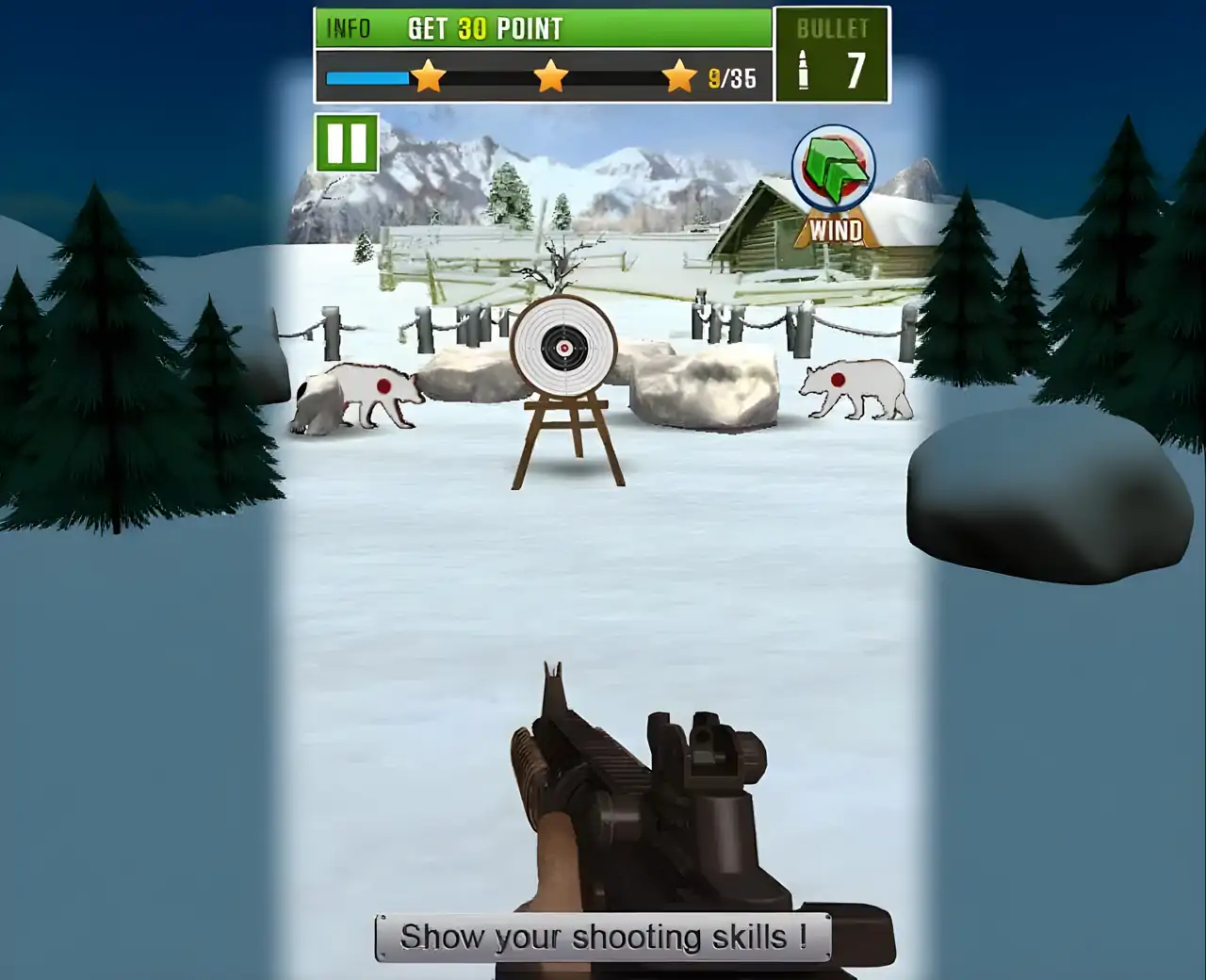The image size is (1206, 980).
Task: Click the middle star on the progress bar
Action: click(x=551, y=75)
